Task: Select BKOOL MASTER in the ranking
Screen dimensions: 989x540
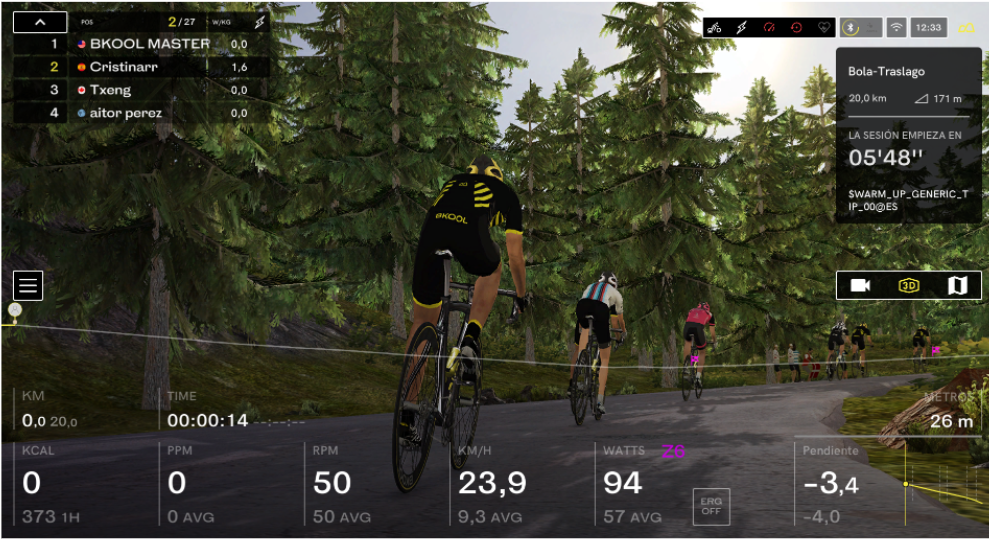Action: pos(150,44)
